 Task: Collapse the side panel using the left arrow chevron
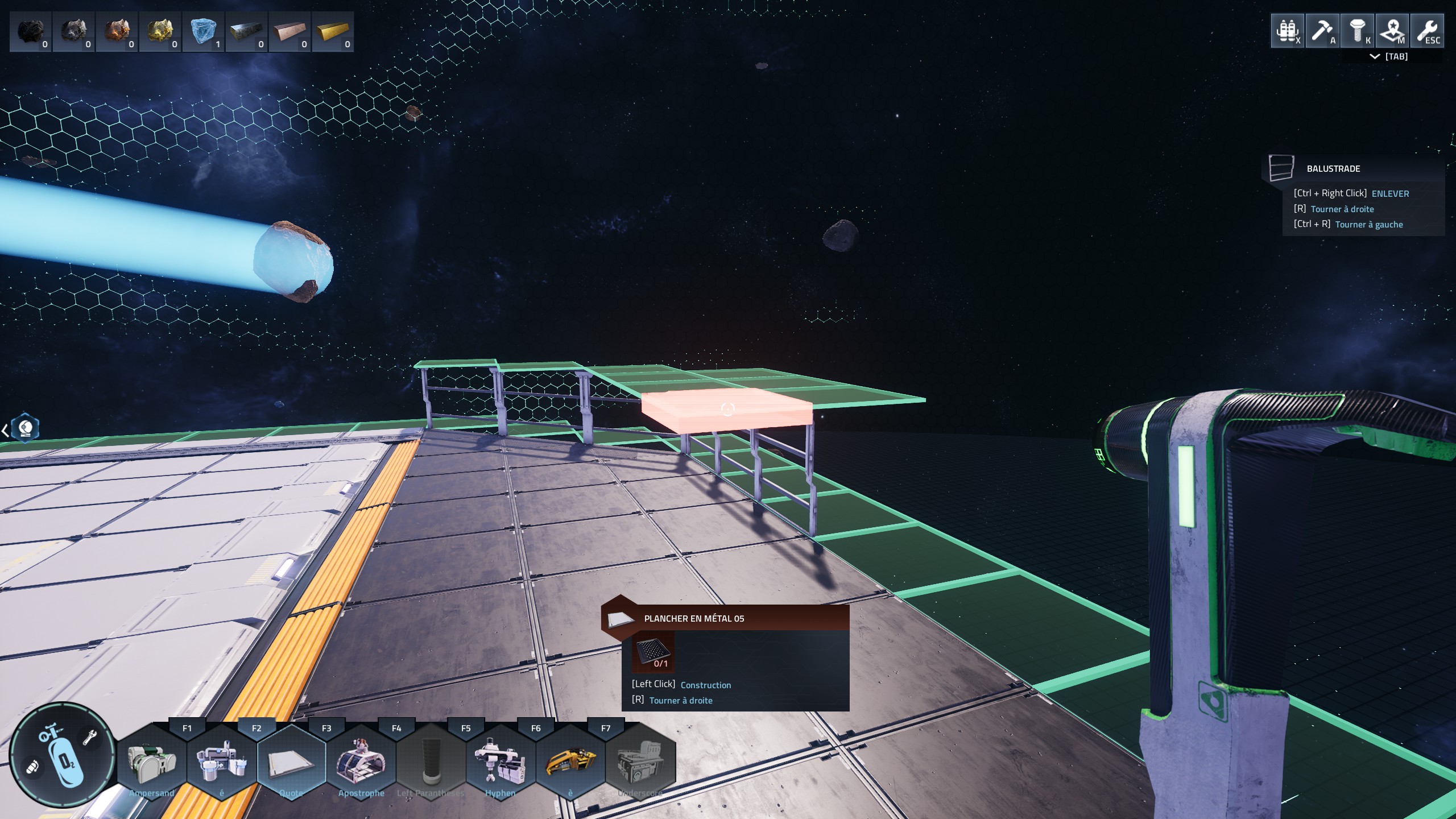click(x=5, y=430)
